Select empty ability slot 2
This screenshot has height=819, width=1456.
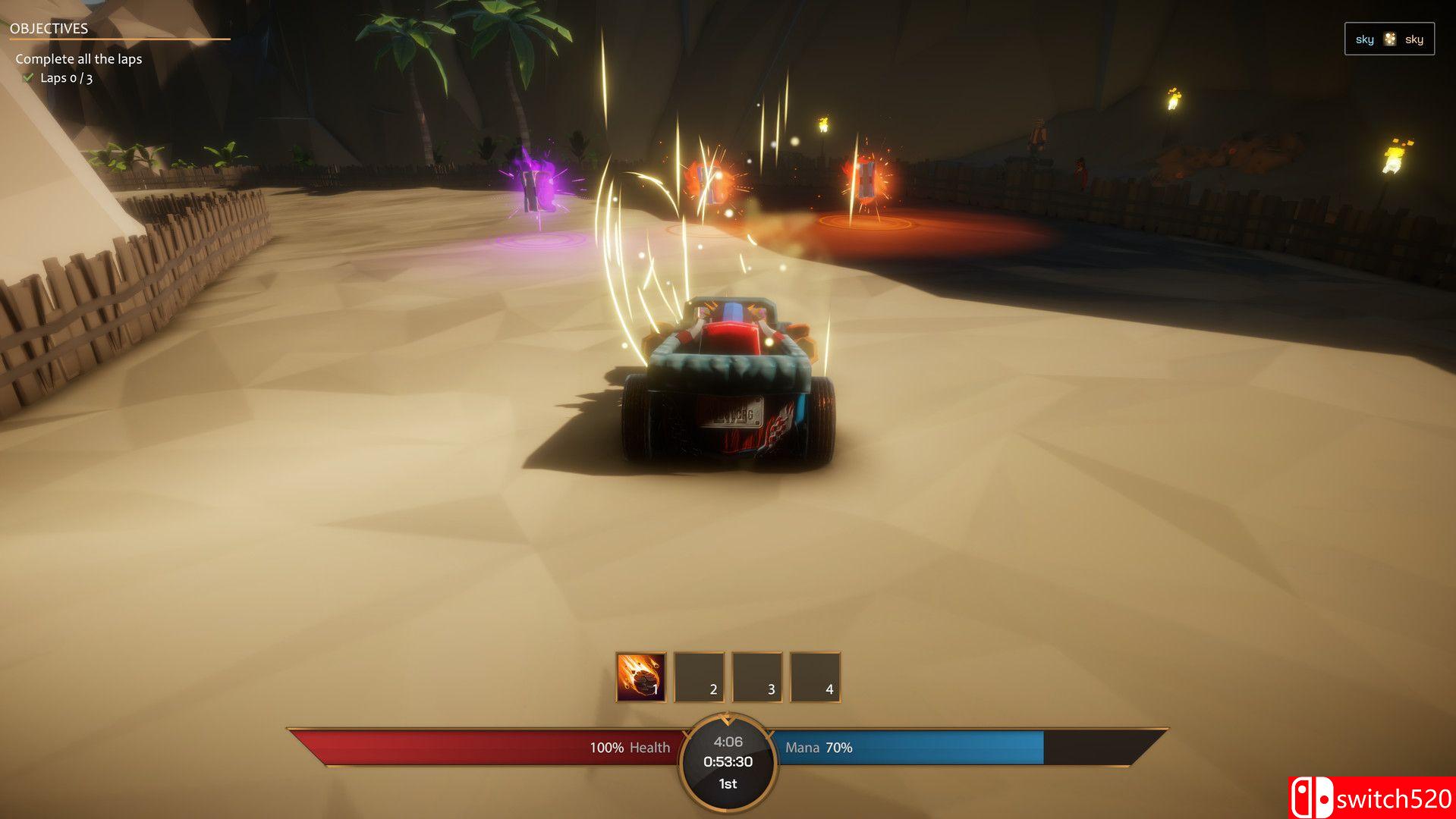699,676
